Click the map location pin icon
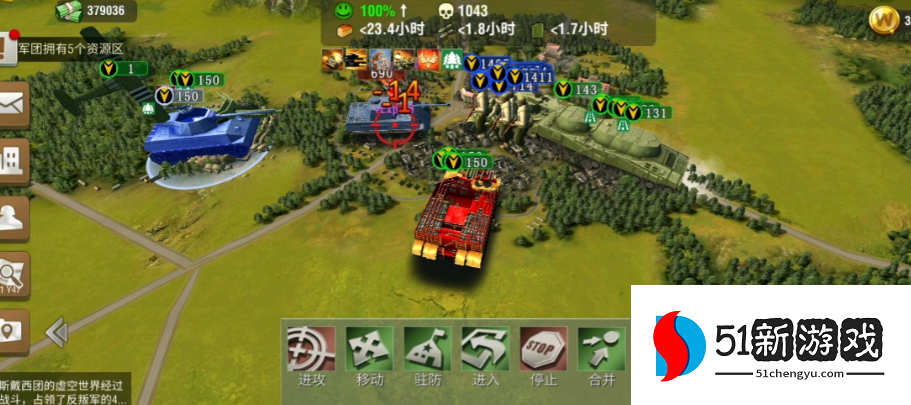Viewport: 911px width, 405px height. pyautogui.click(x=13, y=329)
